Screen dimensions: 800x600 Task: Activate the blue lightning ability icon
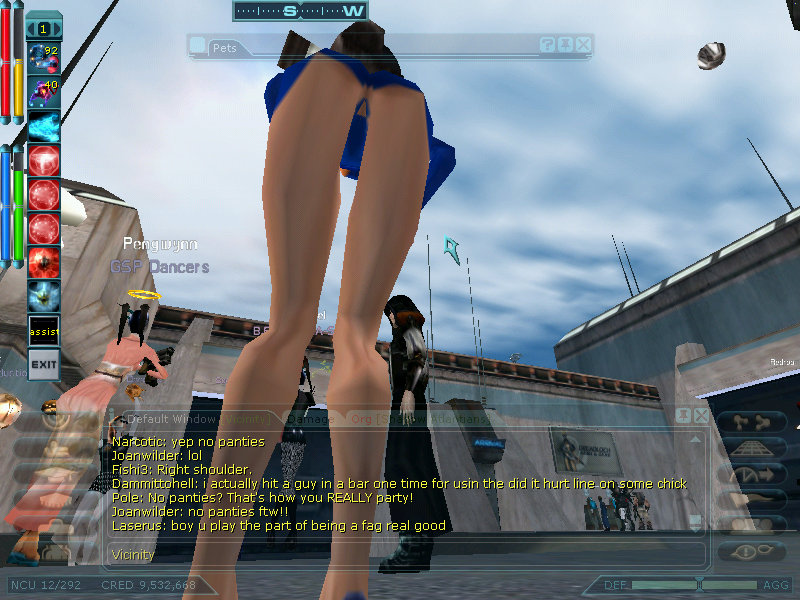tap(43, 126)
